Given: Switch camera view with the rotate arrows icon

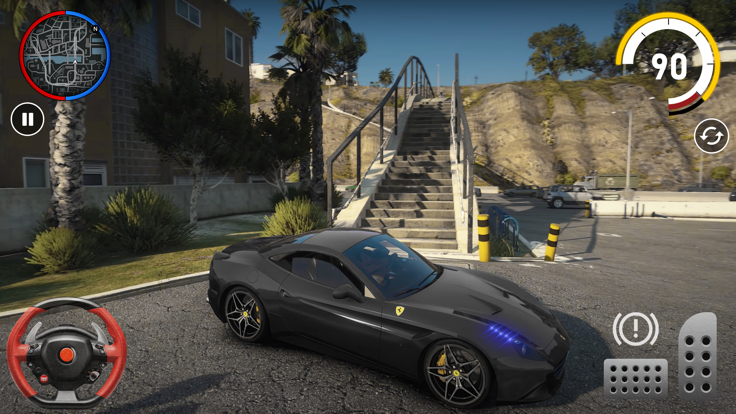Looking at the screenshot, I should (711, 136).
